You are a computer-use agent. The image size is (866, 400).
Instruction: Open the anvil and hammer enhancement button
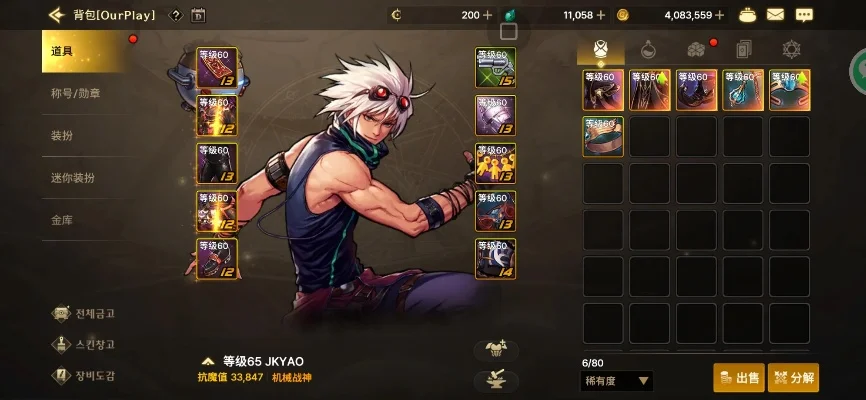click(494, 379)
